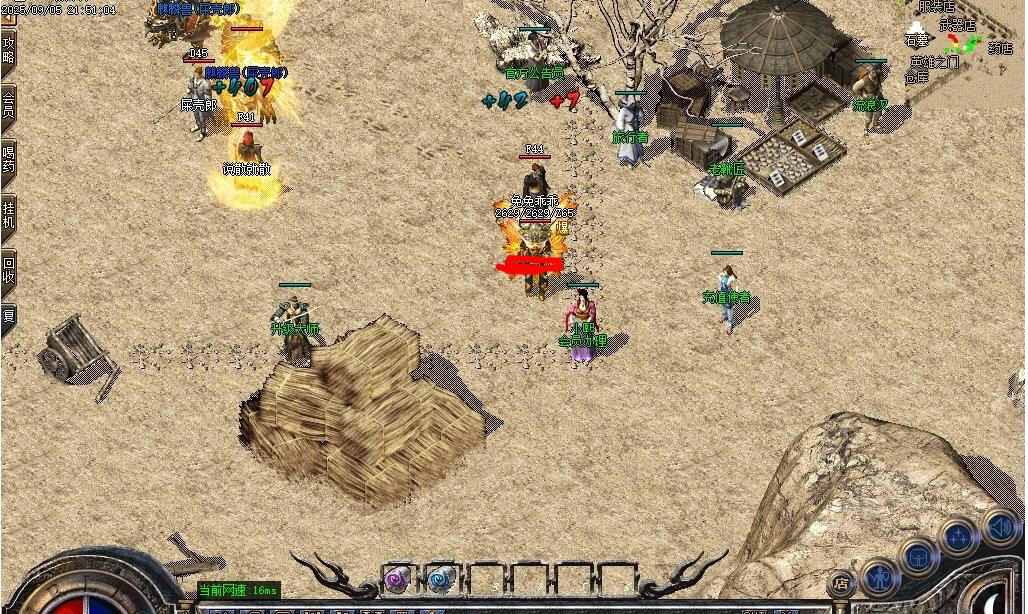This screenshot has height=614, width=1028.
Task: Click the sound speaker round button
Action: coord(999,526)
